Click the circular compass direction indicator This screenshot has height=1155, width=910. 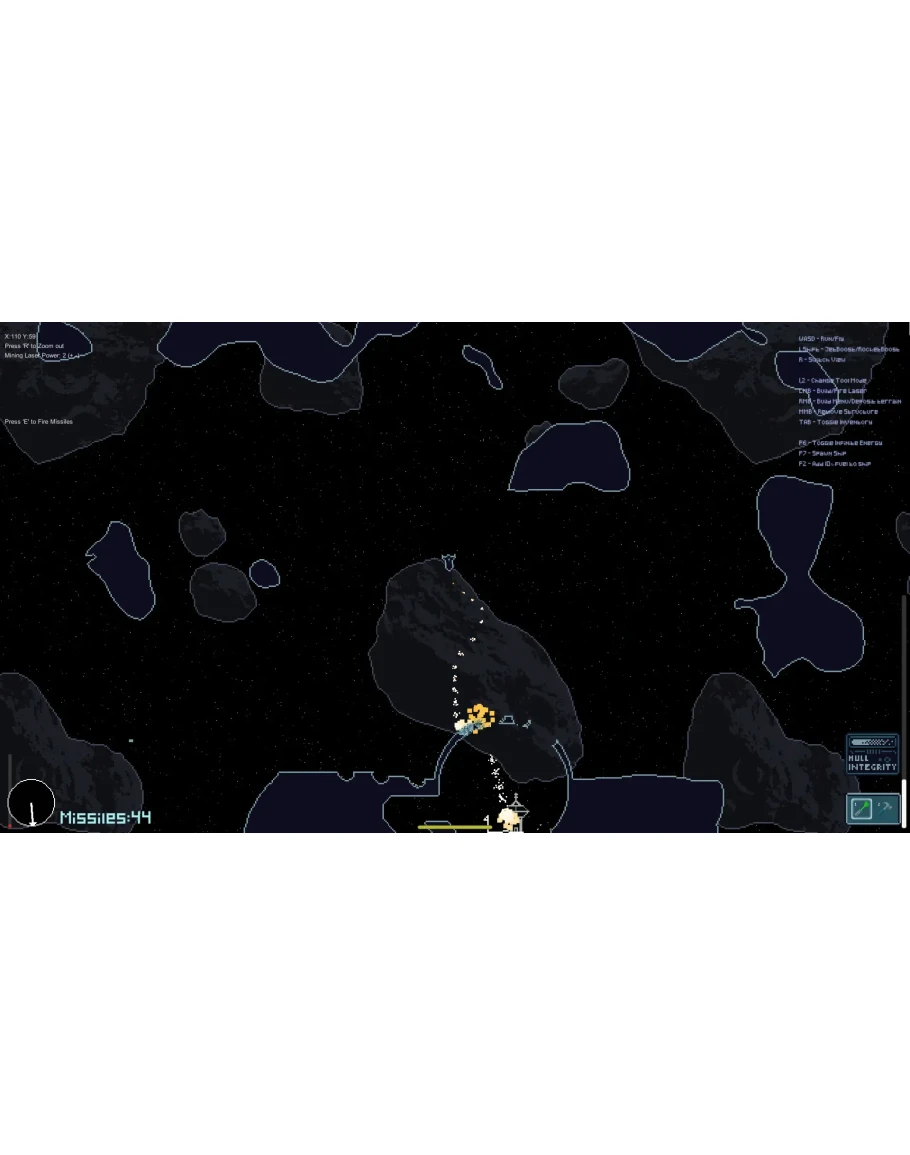[x=31, y=804]
